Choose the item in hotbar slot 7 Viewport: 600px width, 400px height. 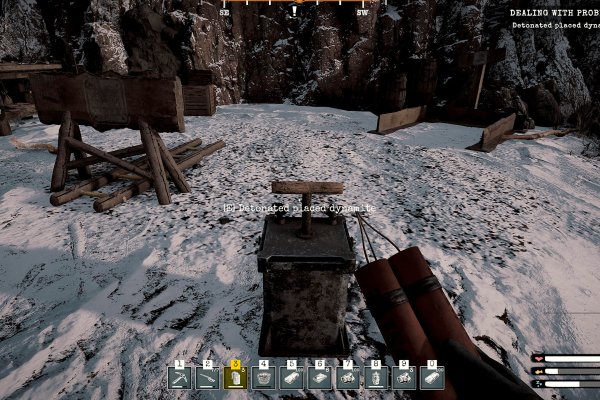[x=348, y=377]
